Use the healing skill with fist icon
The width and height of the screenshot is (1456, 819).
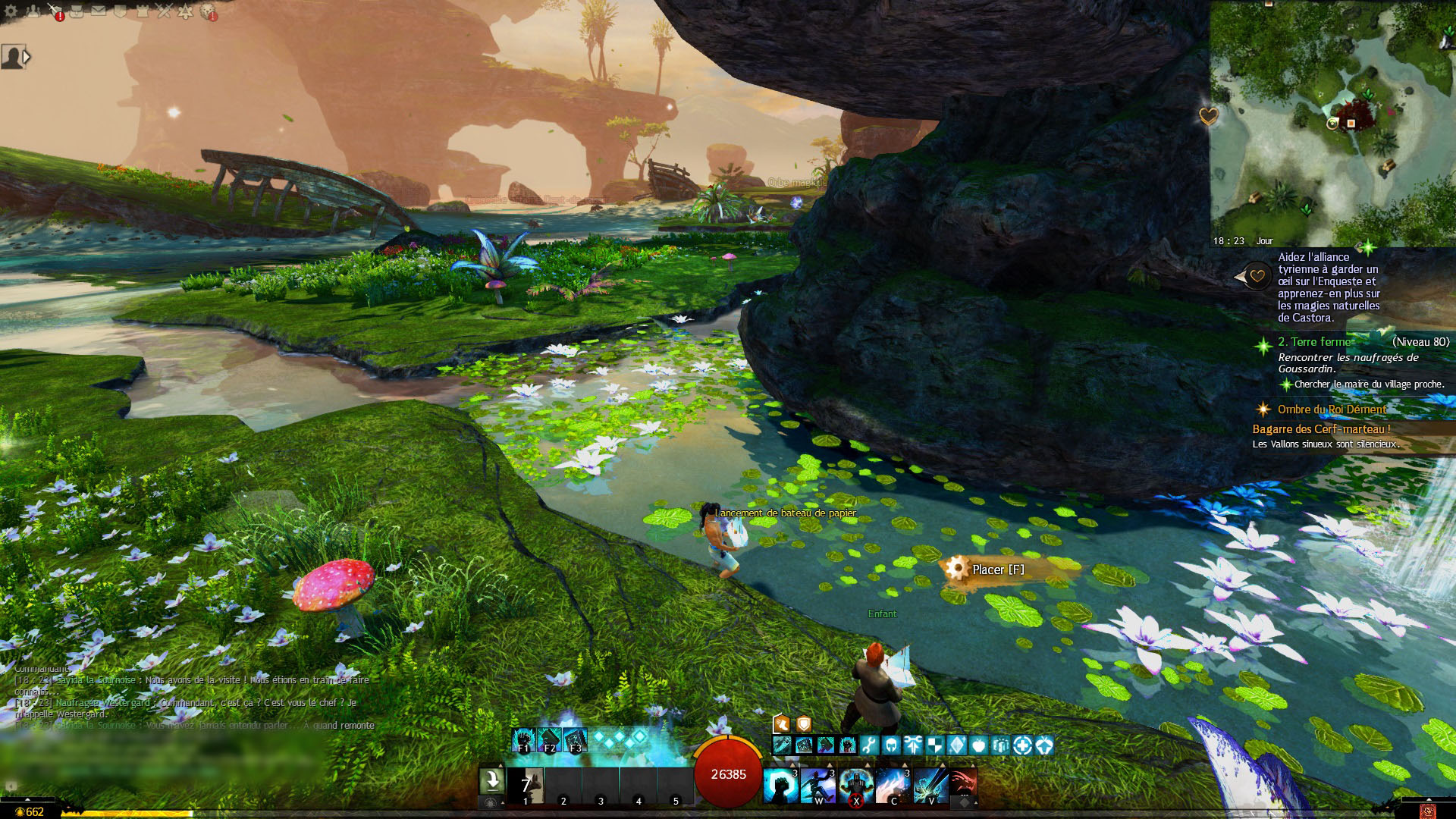(780, 786)
